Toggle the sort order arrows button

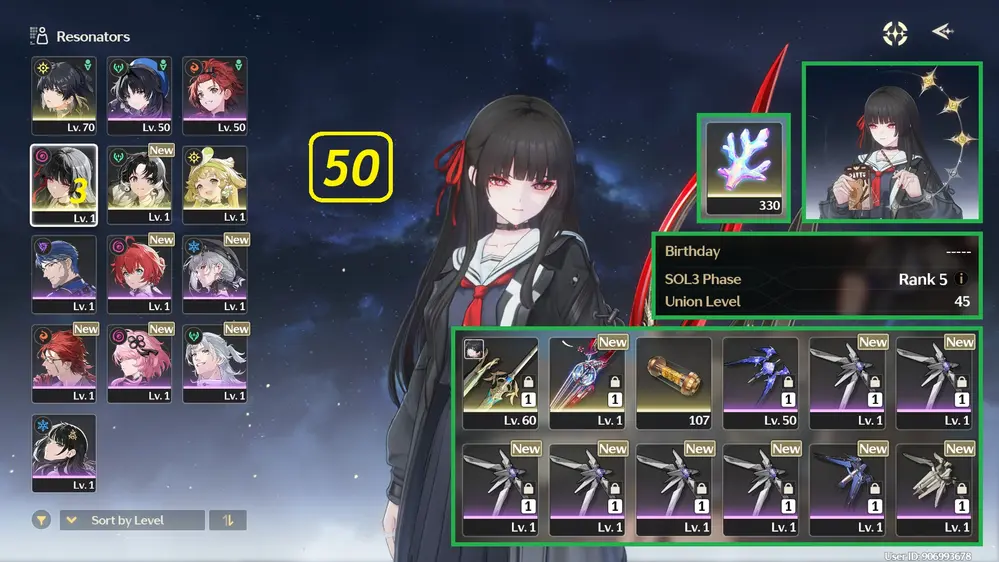[x=229, y=520]
